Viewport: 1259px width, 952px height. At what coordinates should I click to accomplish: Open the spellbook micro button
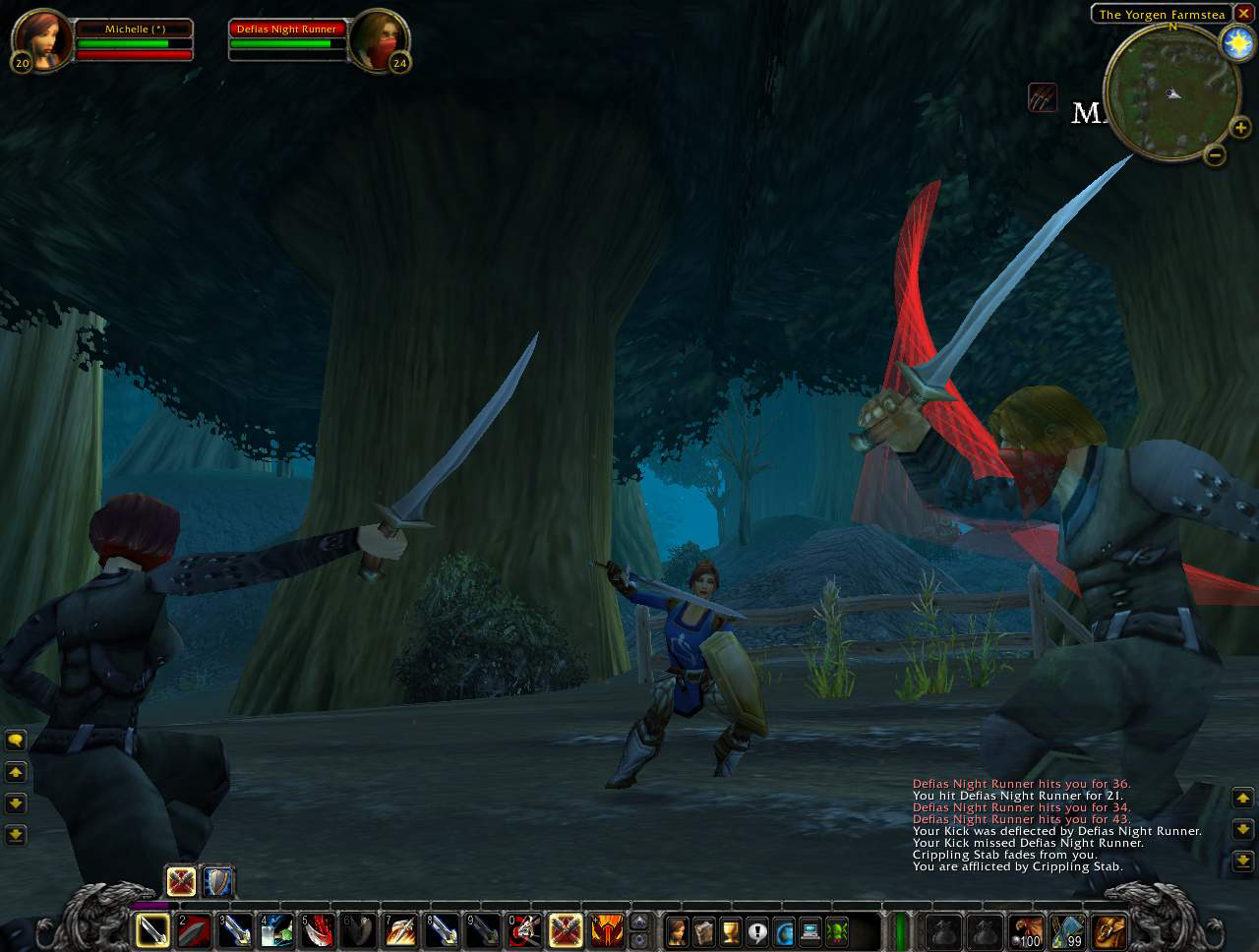click(703, 930)
